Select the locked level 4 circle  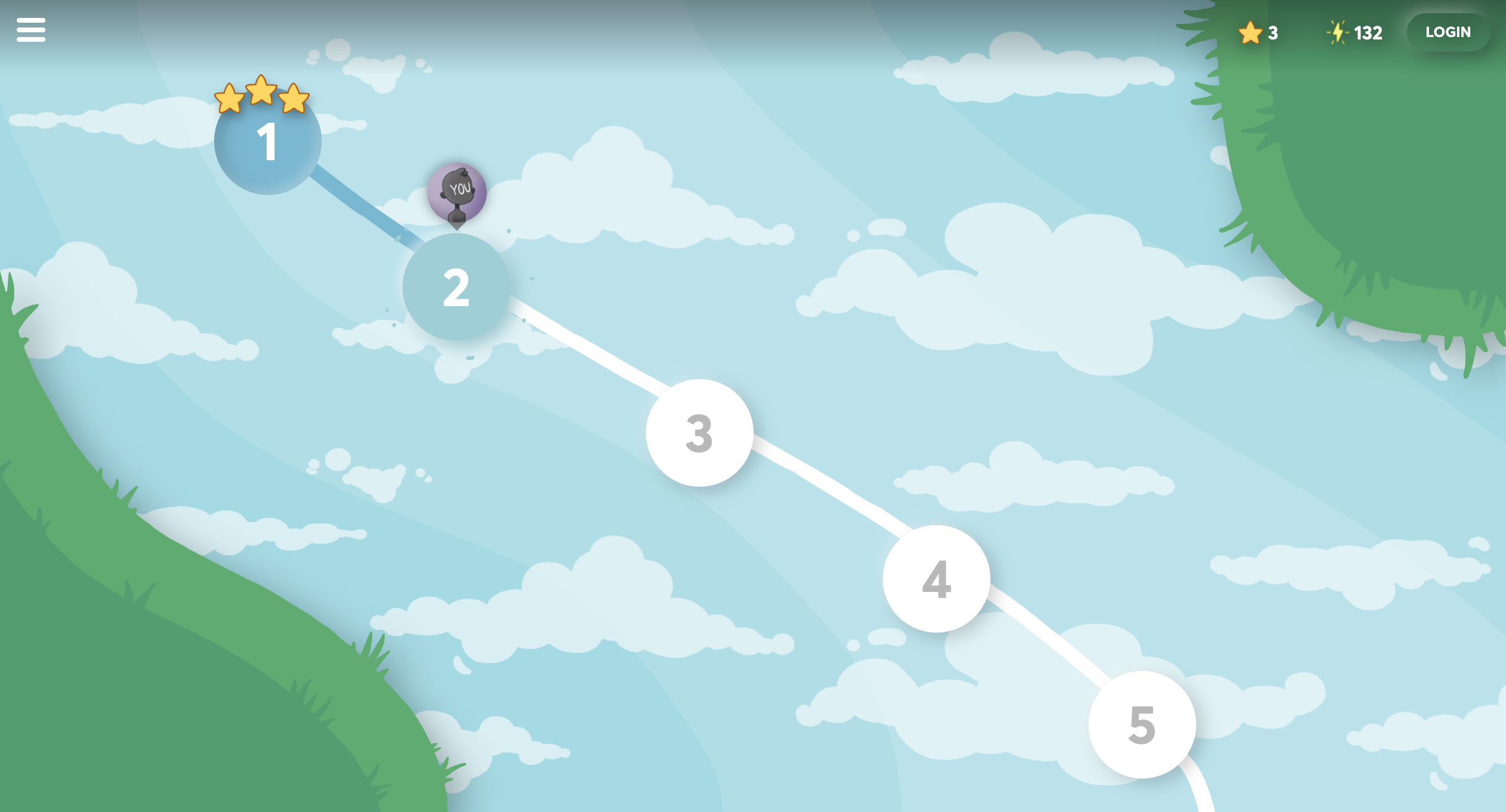pyautogui.click(x=936, y=577)
